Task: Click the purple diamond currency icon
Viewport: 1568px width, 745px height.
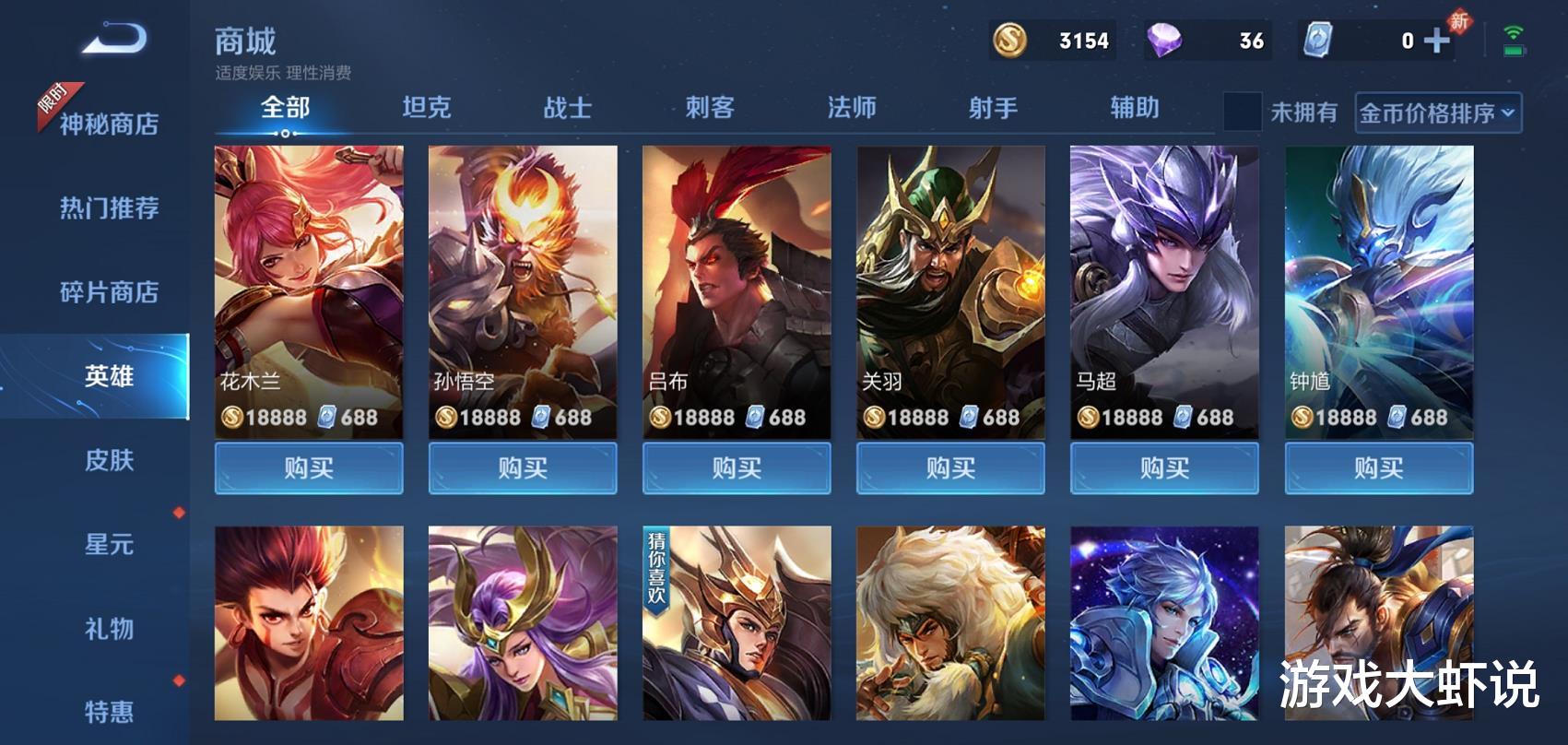Action: (1163, 41)
